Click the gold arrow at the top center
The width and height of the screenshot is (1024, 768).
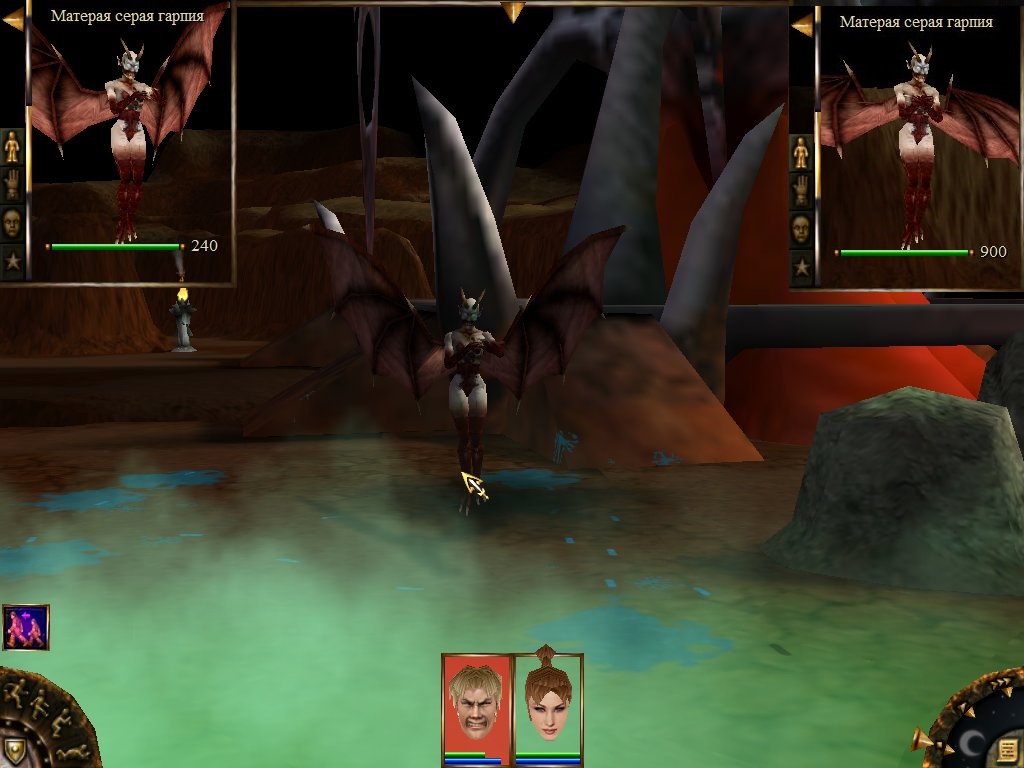pos(513,12)
